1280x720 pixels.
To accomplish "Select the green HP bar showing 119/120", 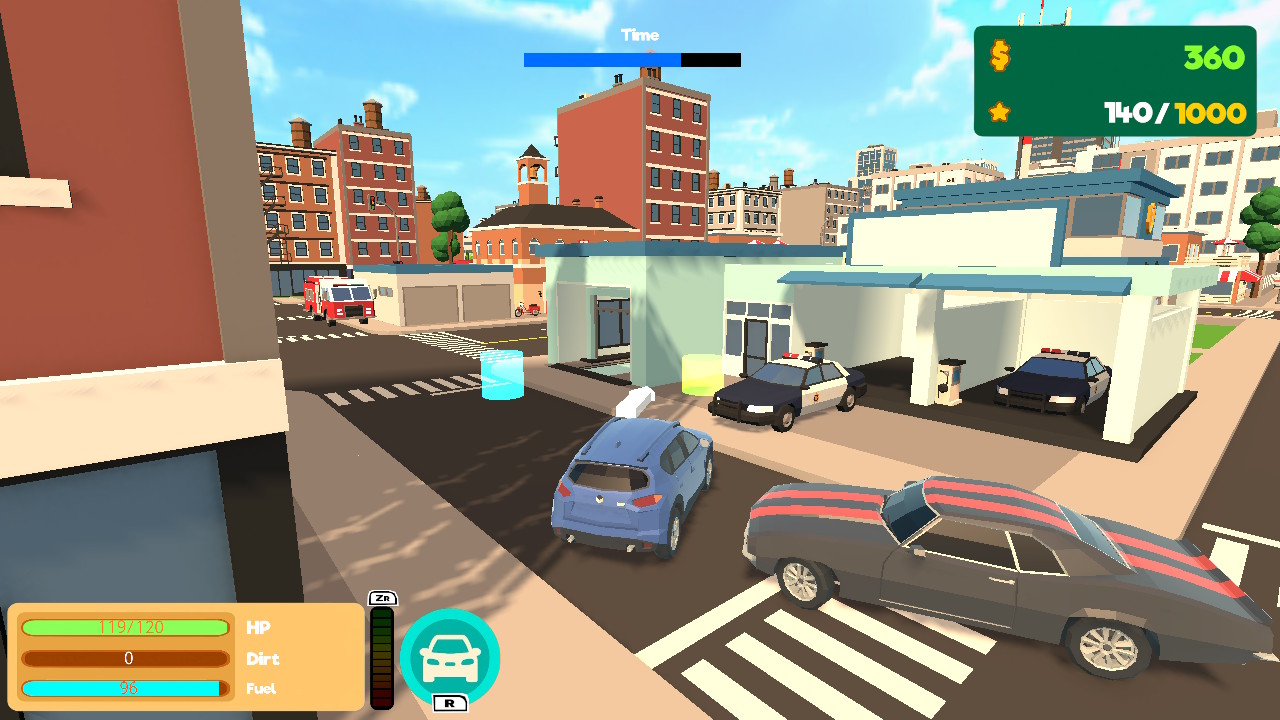I will 124,629.
